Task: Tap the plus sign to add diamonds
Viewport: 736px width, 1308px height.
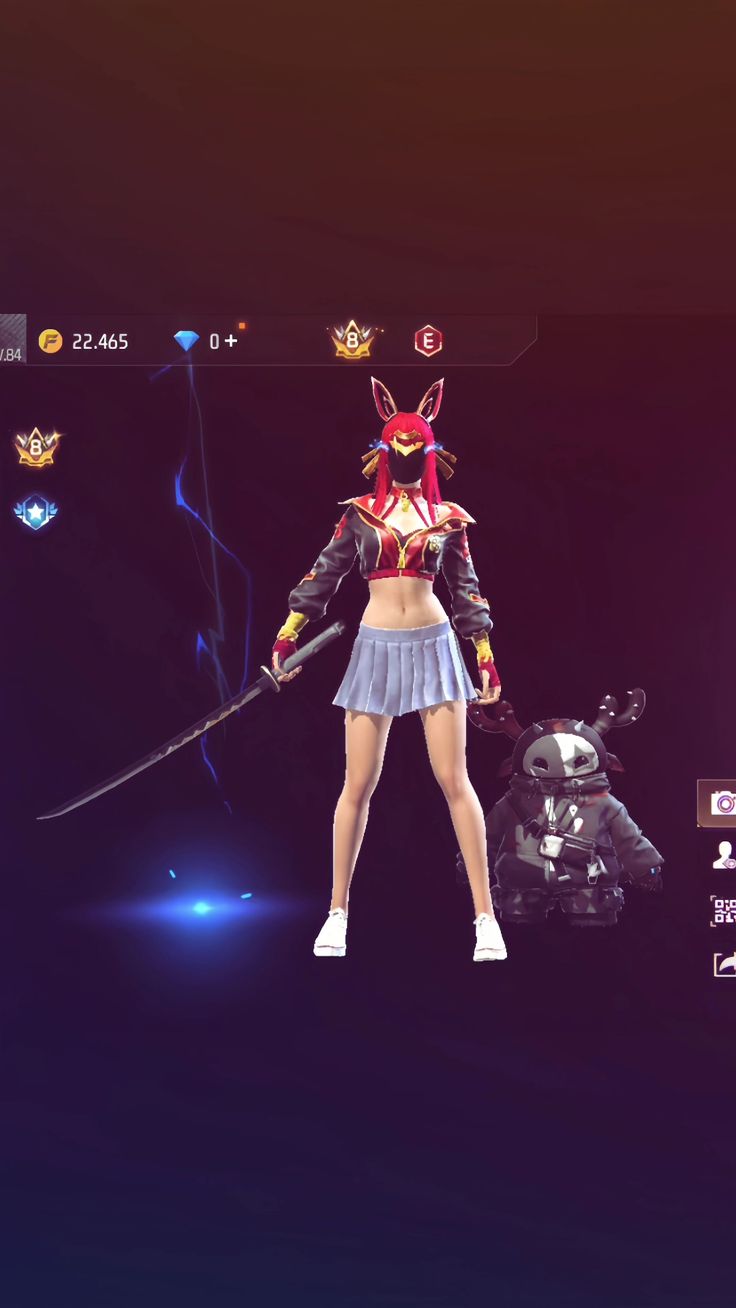Action: [231, 341]
